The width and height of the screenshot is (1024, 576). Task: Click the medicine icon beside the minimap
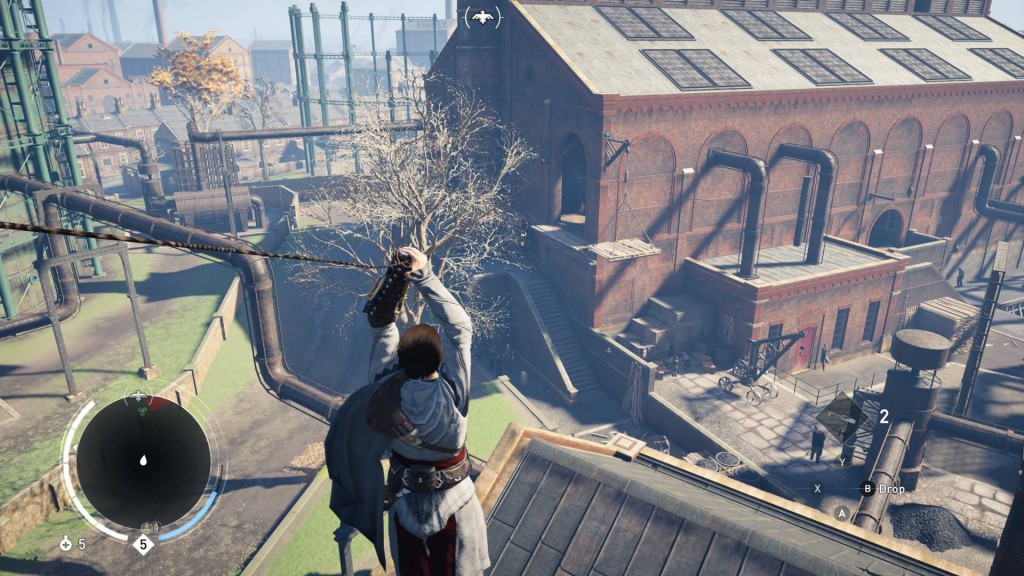coord(67,544)
